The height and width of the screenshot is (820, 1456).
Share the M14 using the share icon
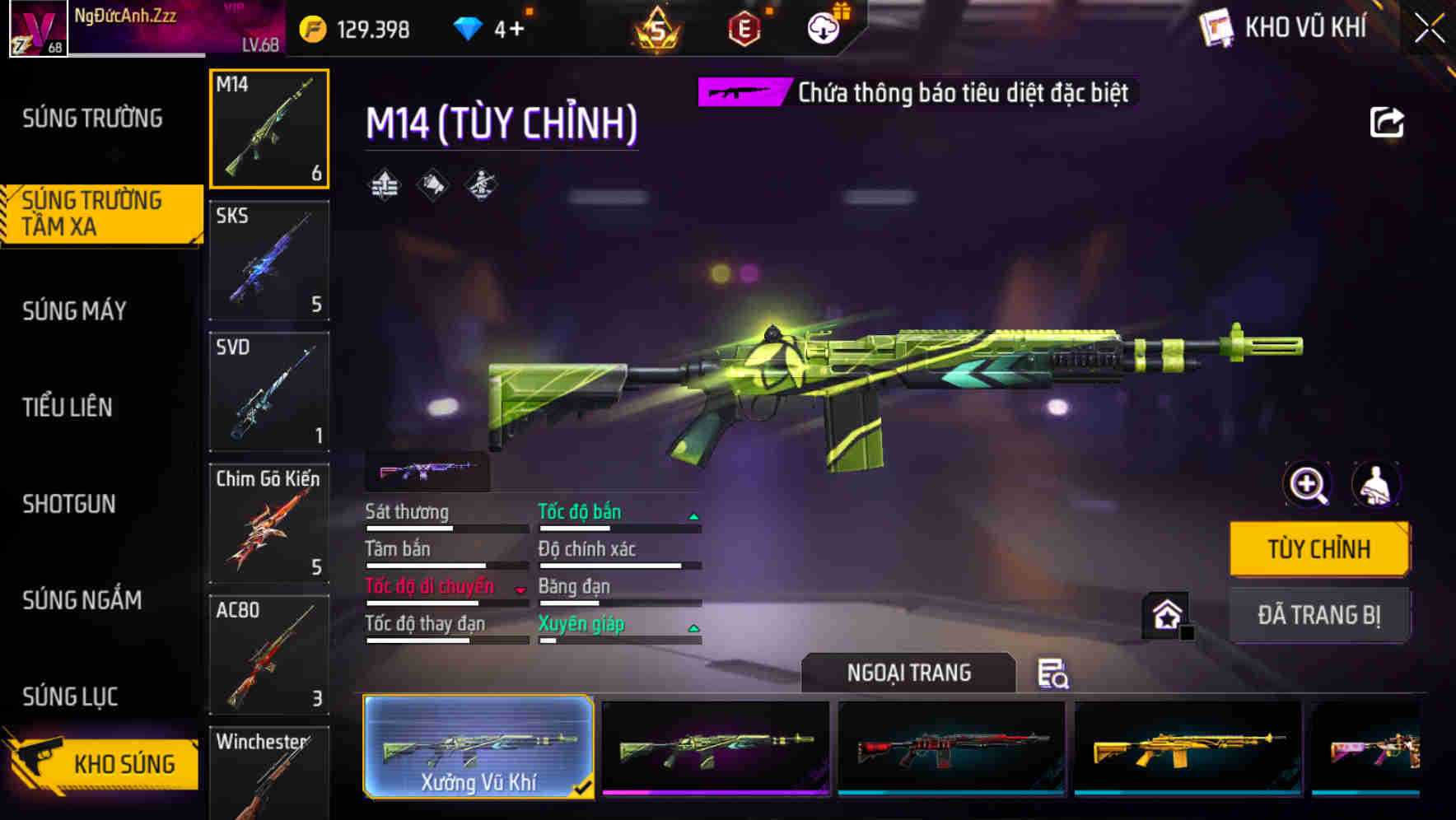click(x=1388, y=121)
